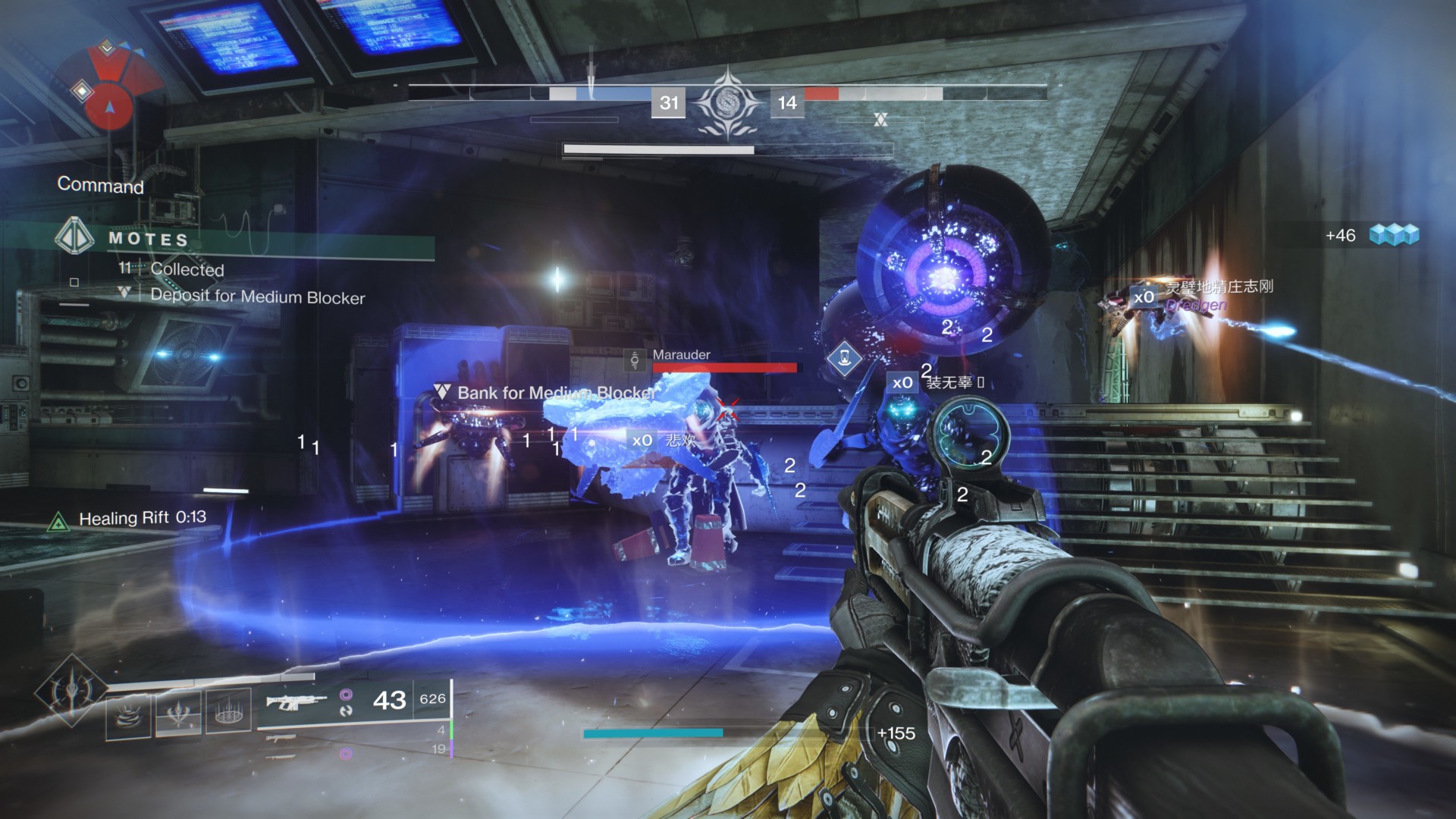
Task: Click the Gambit emblem between team scores
Action: pos(728,103)
